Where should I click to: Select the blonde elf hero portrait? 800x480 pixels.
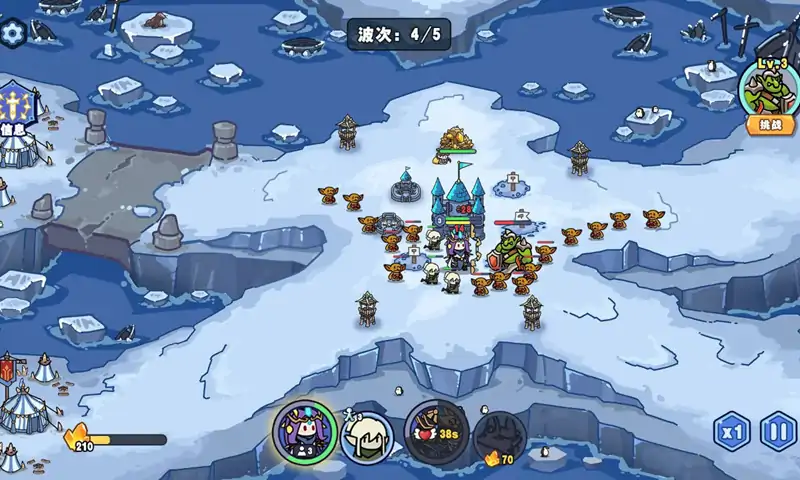point(366,436)
